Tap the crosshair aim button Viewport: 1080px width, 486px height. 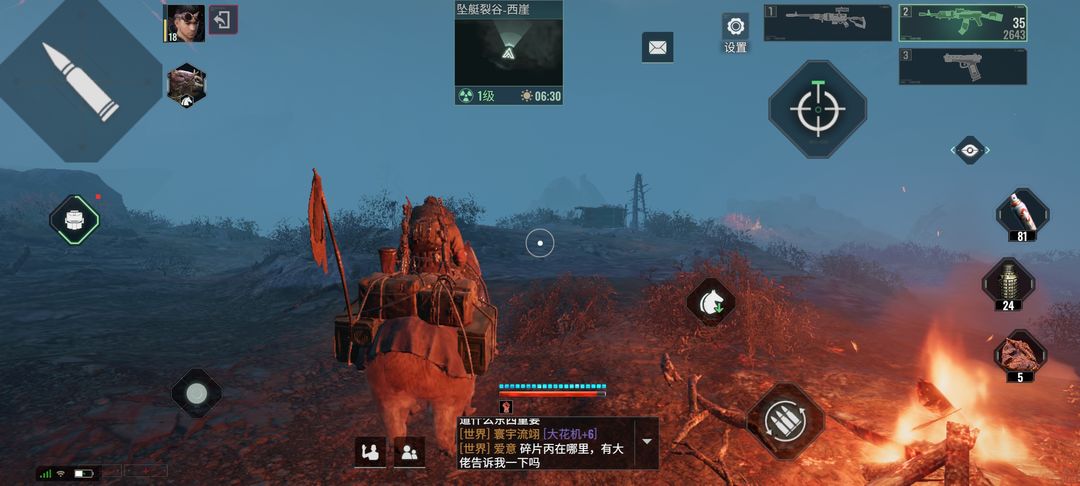pos(817,109)
